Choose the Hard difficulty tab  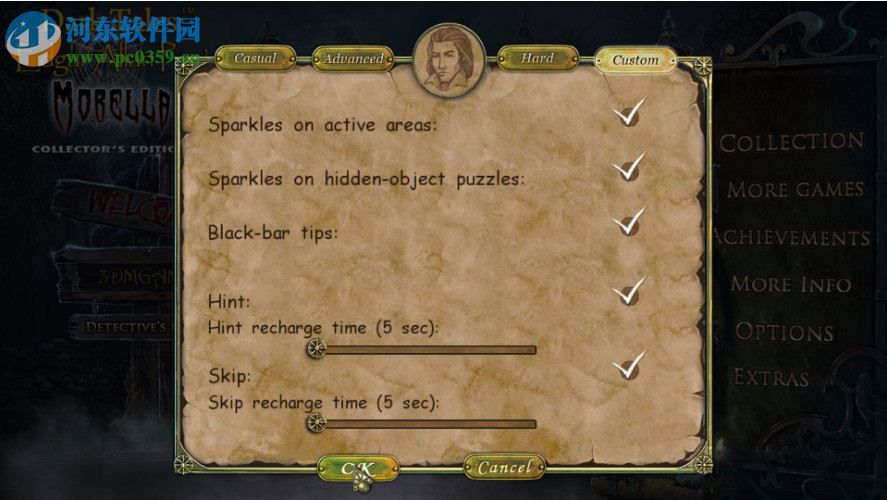pyautogui.click(x=537, y=59)
